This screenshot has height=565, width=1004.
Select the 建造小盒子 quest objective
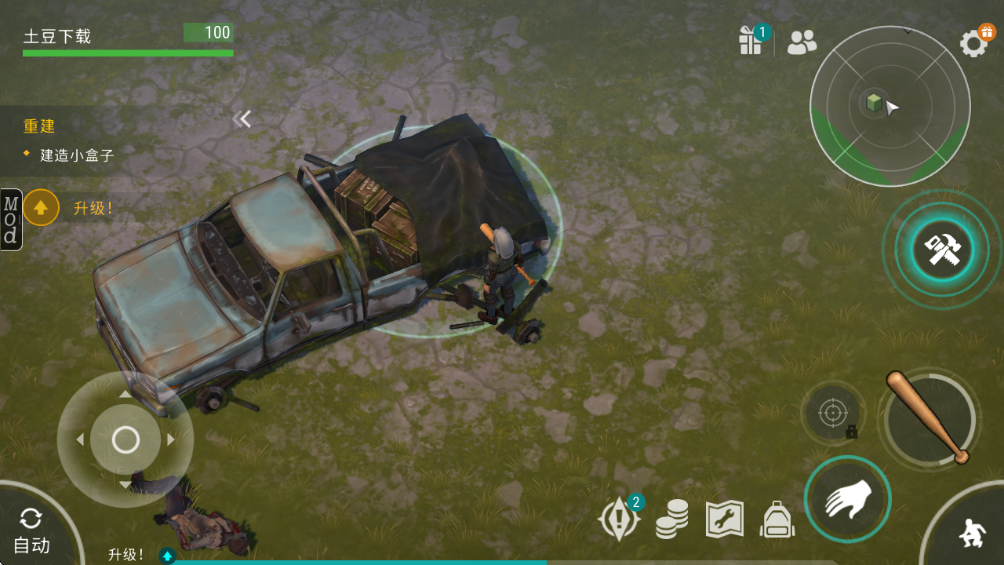click(76, 155)
